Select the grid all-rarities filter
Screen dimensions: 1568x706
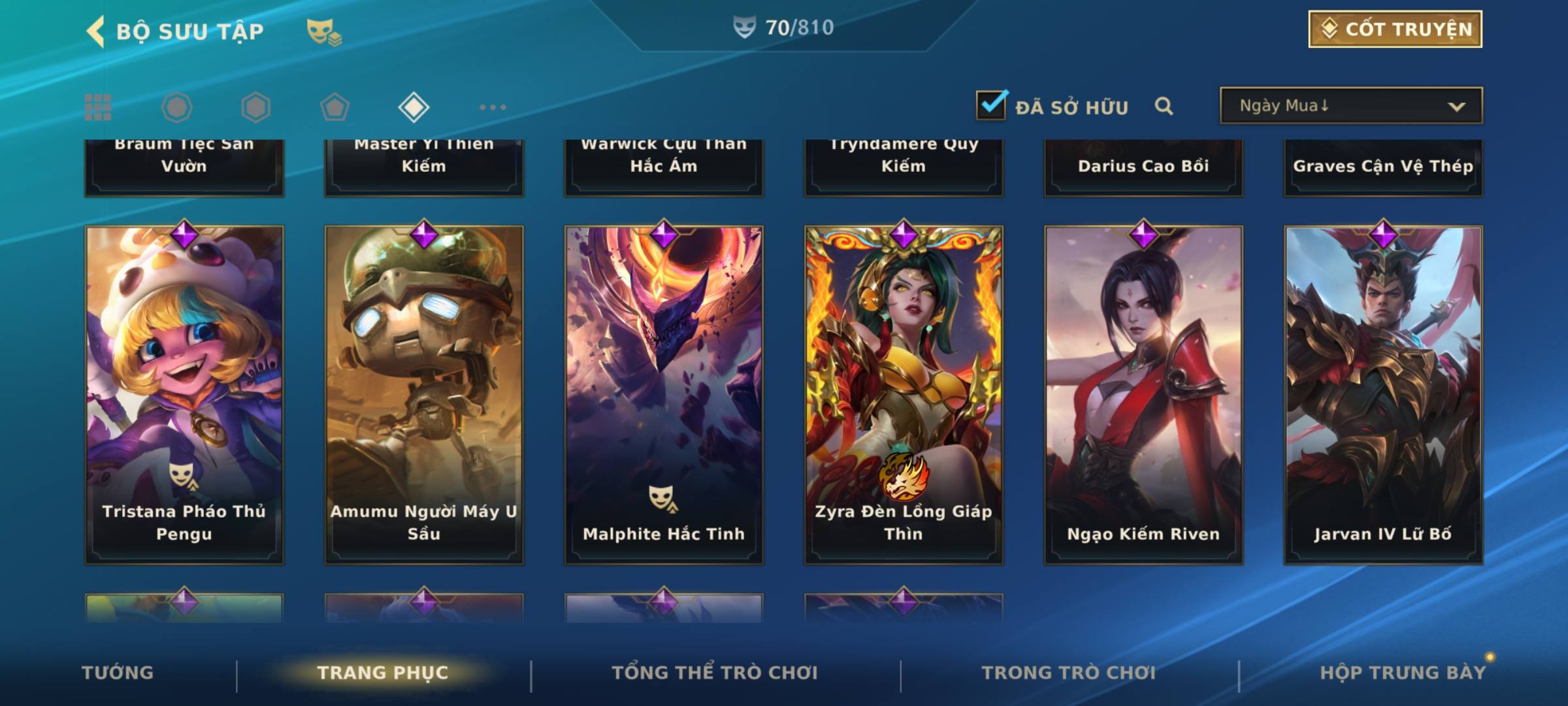[x=98, y=107]
